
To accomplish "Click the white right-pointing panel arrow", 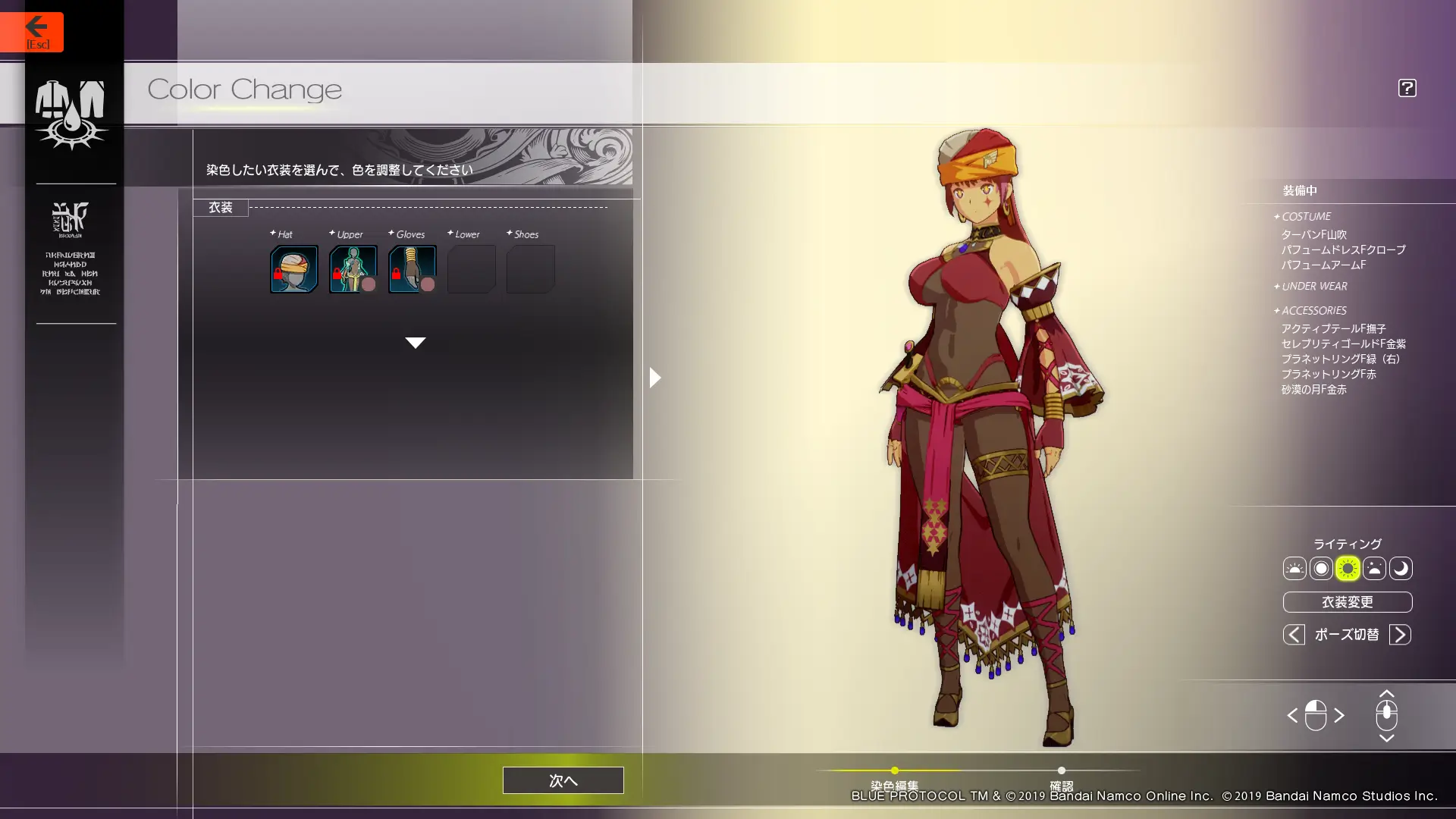I will pos(655,378).
